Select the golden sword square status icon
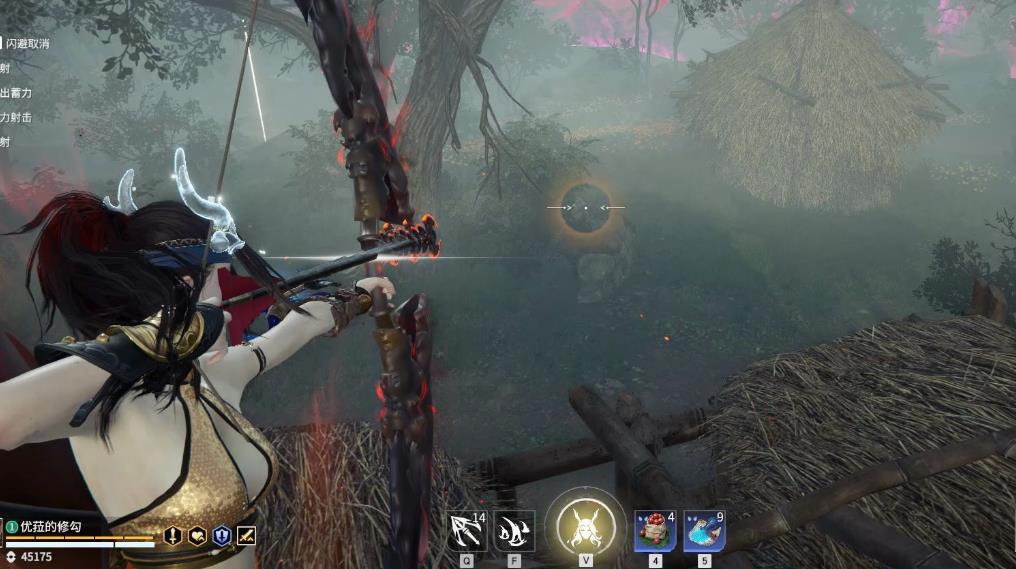1016x569 pixels. 246,536
